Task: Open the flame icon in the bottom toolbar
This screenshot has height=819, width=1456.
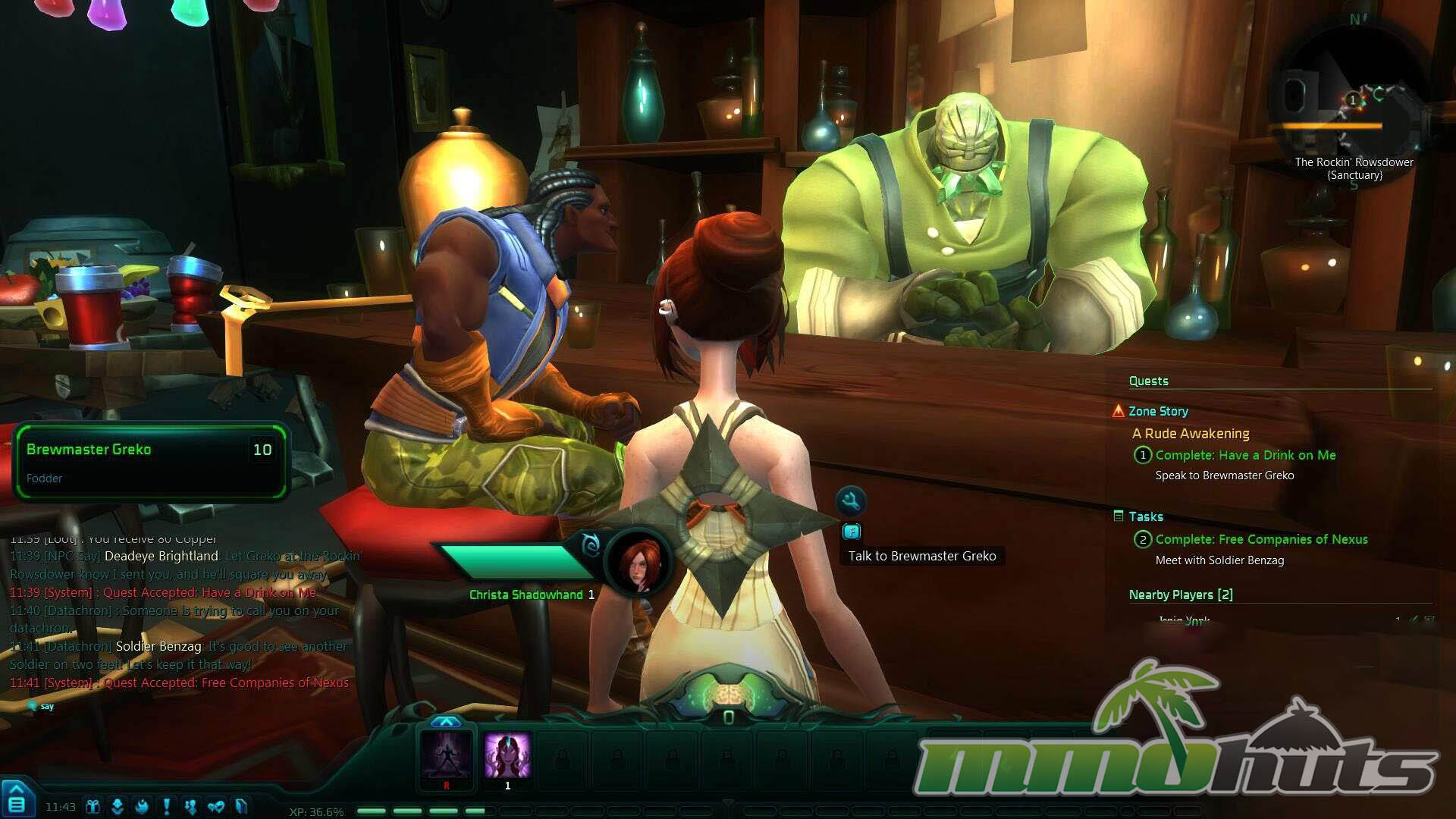Action: point(142,807)
